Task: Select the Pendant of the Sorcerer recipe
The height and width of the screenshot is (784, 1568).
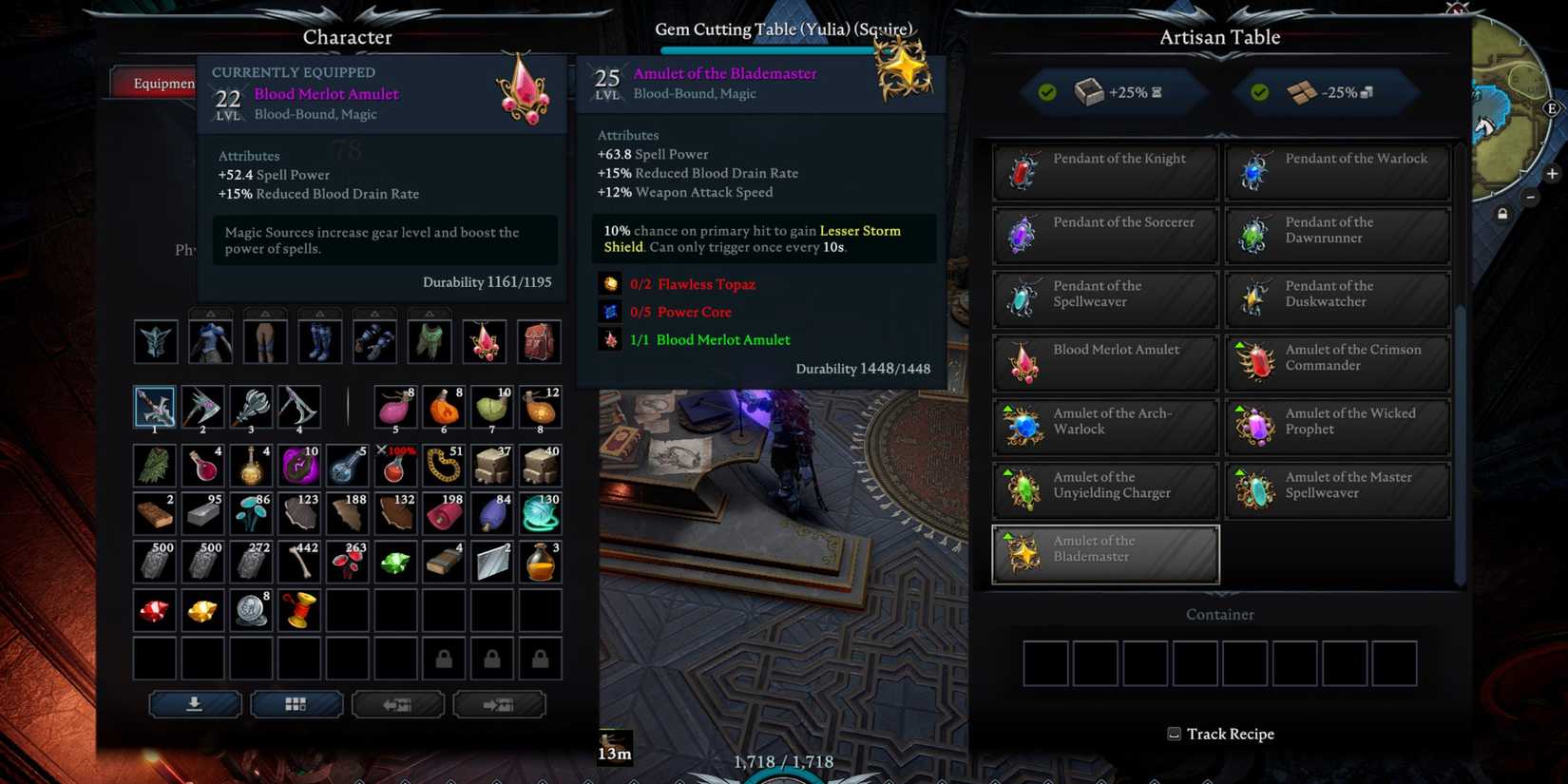Action: (1104, 235)
